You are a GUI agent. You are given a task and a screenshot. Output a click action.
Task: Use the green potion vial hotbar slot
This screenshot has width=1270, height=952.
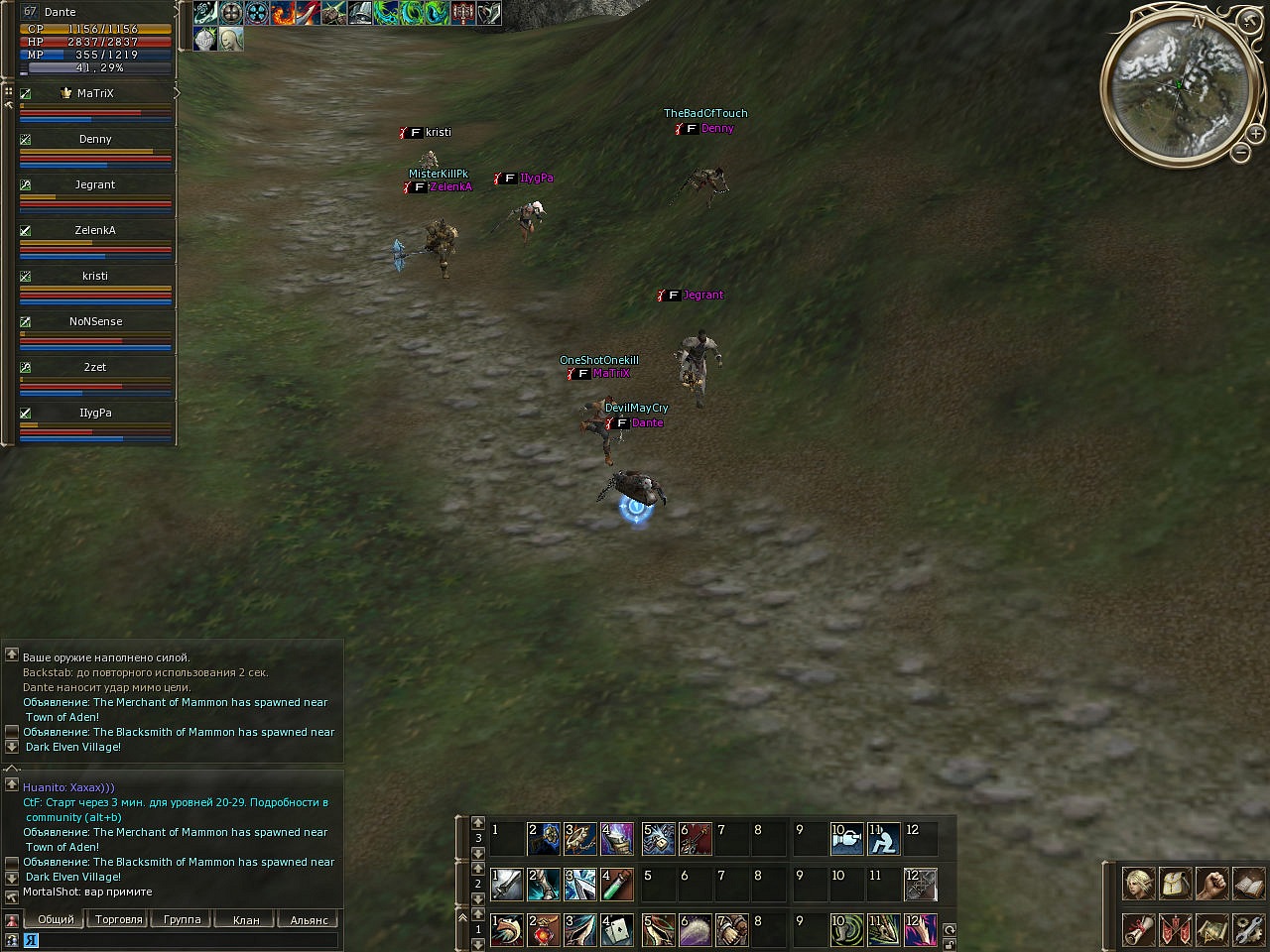(616, 883)
